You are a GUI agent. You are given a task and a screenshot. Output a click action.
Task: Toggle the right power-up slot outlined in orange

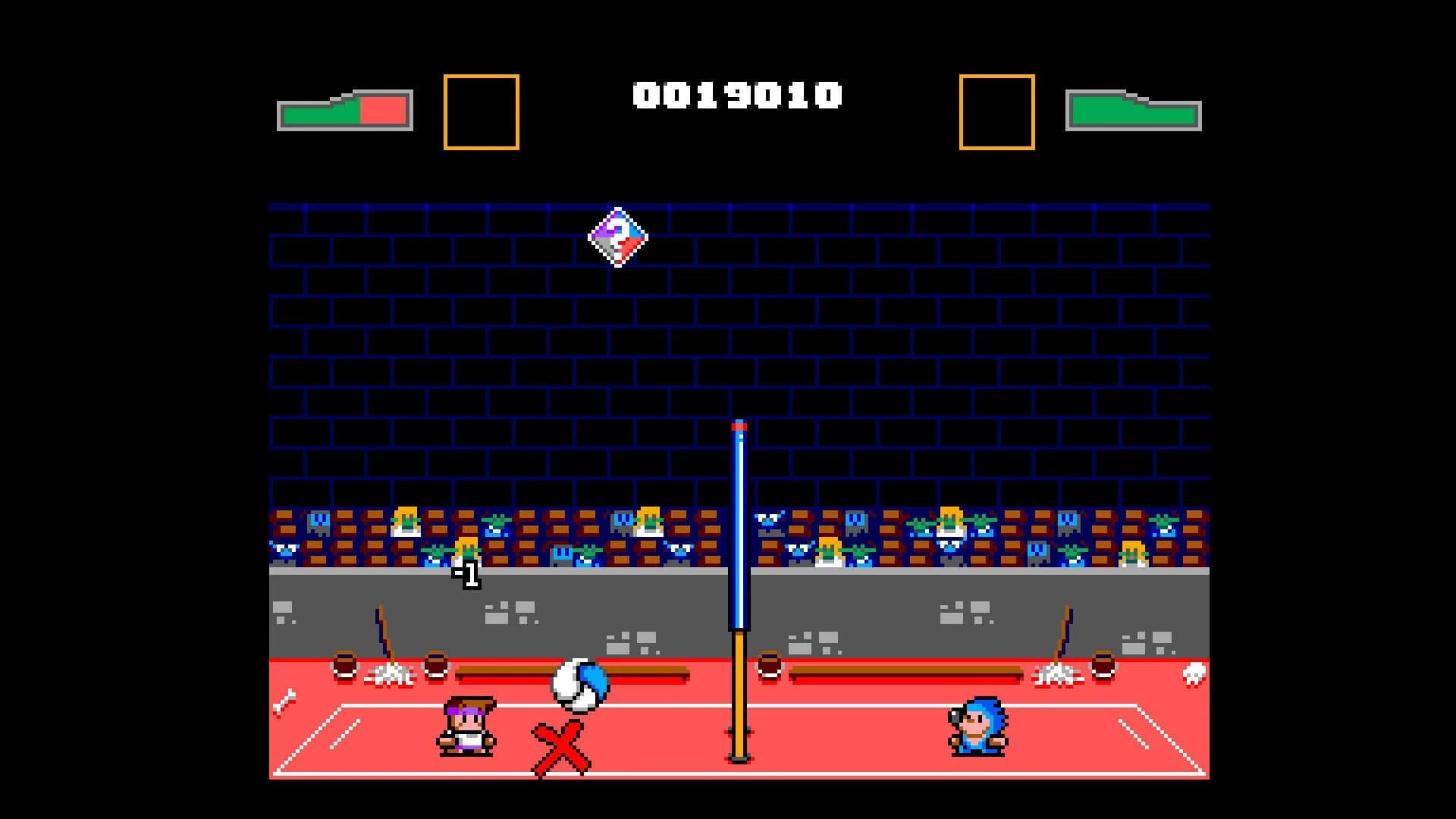[996, 111]
